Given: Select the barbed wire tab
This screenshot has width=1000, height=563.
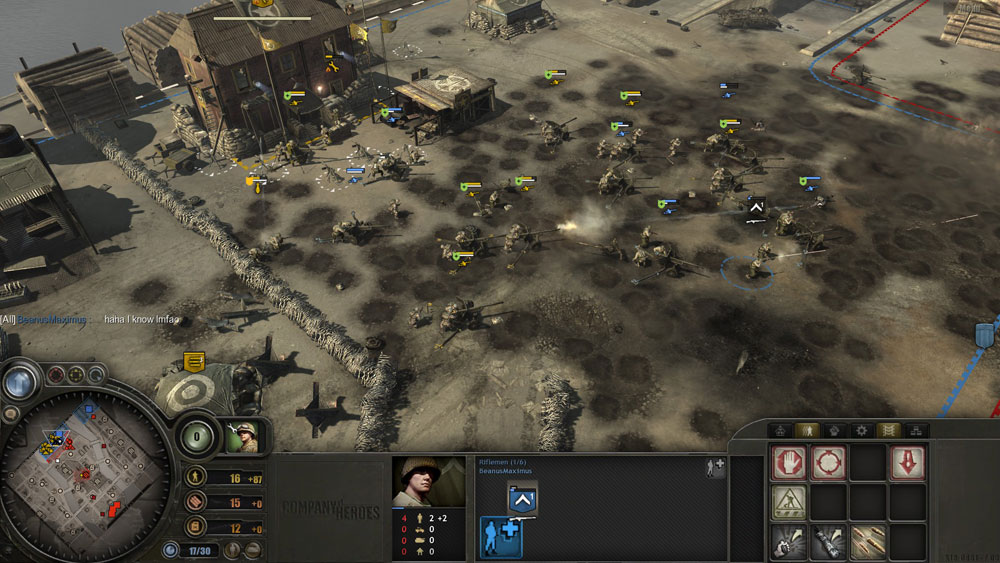Looking at the screenshot, I should click(888, 430).
